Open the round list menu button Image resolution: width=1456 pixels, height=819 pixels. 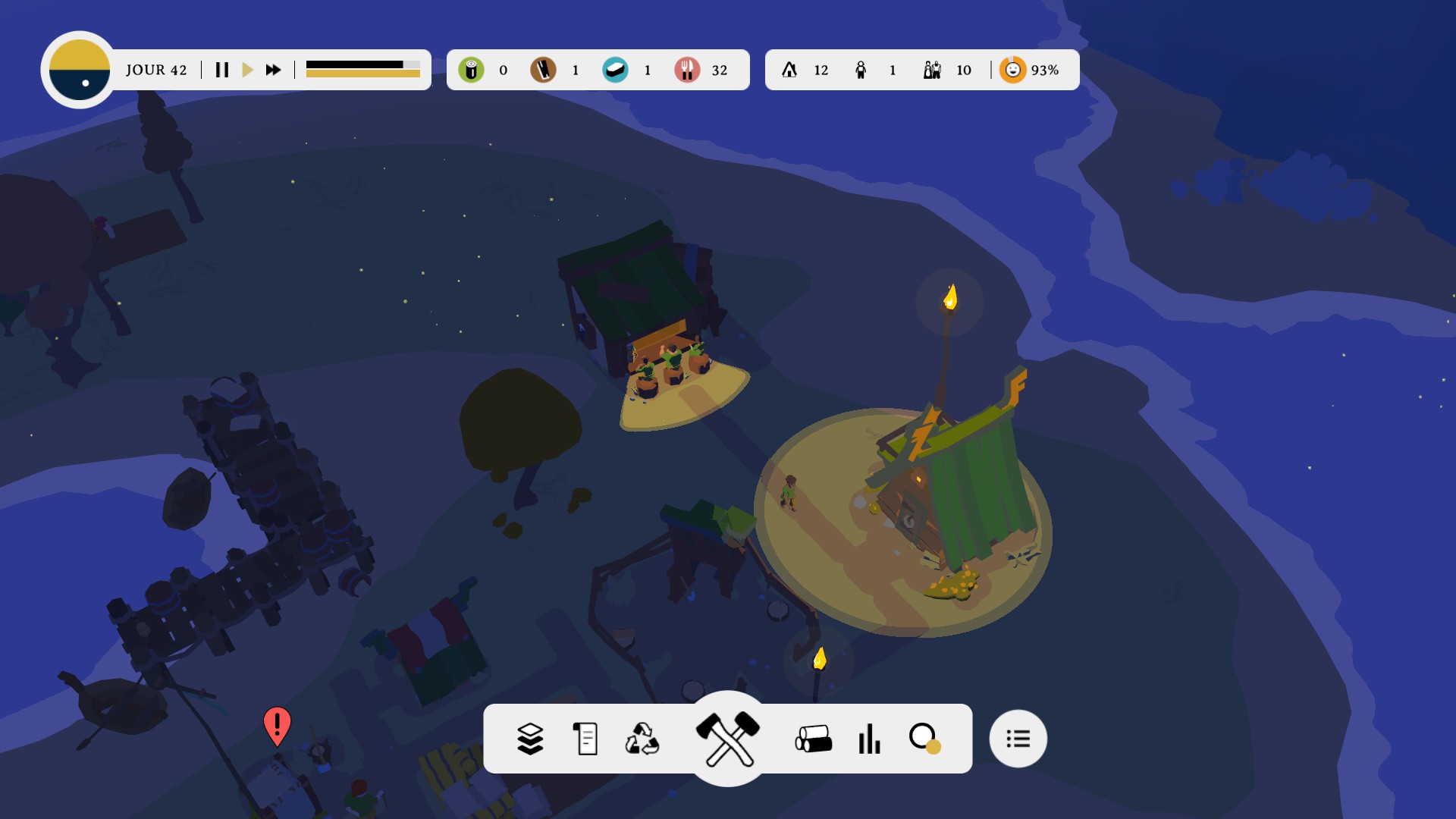click(1018, 739)
